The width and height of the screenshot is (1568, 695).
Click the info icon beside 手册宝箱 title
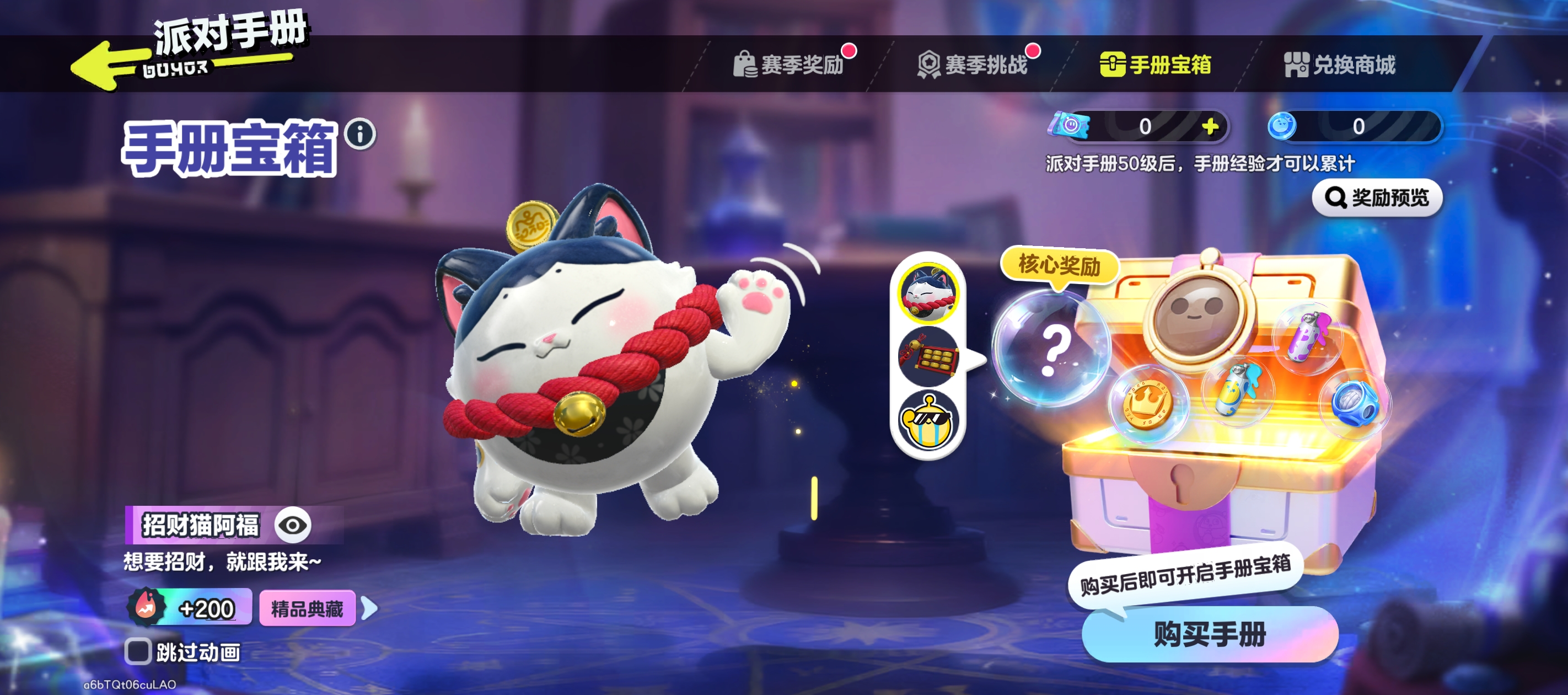tap(361, 138)
